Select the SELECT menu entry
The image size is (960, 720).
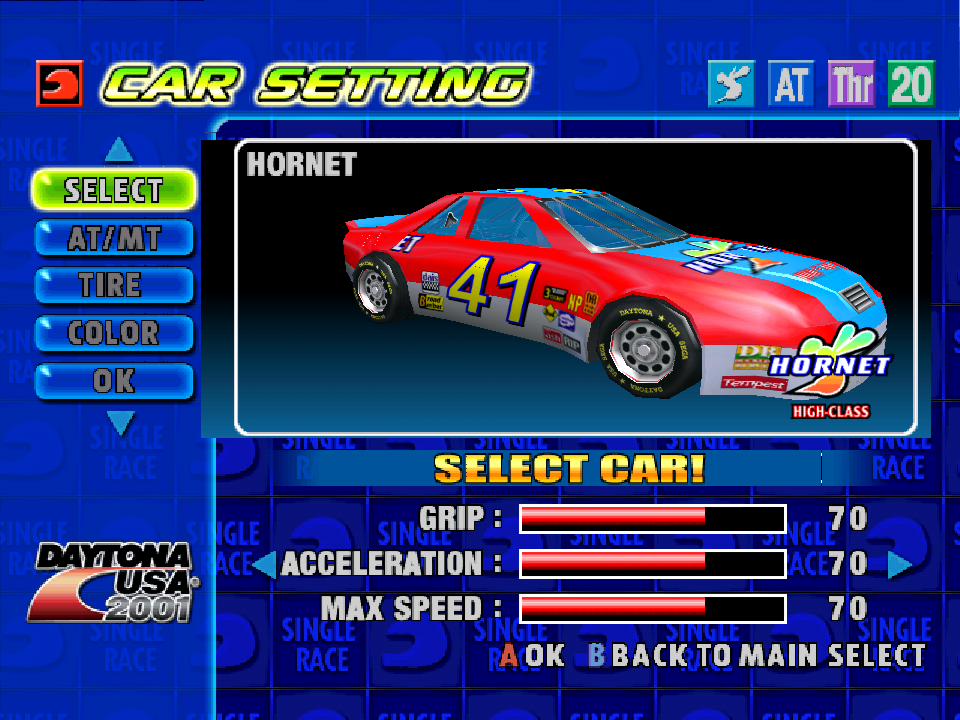coord(113,189)
